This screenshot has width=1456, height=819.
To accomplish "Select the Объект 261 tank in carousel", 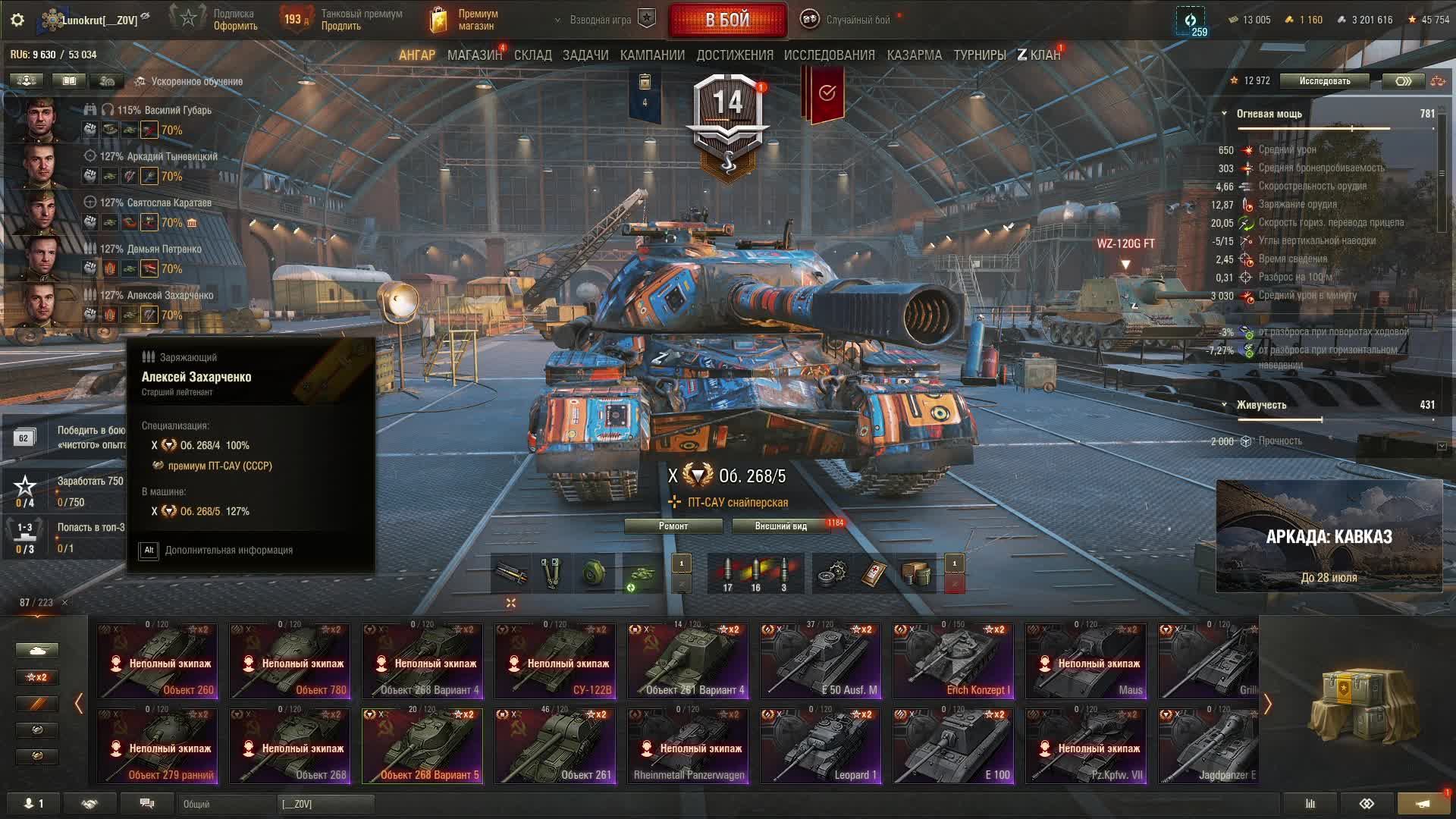I will (x=555, y=745).
